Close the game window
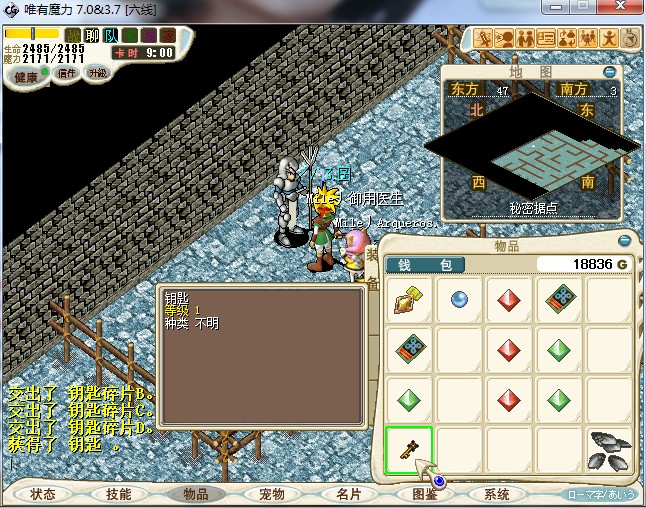This screenshot has height=508, width=646. [x=627, y=8]
